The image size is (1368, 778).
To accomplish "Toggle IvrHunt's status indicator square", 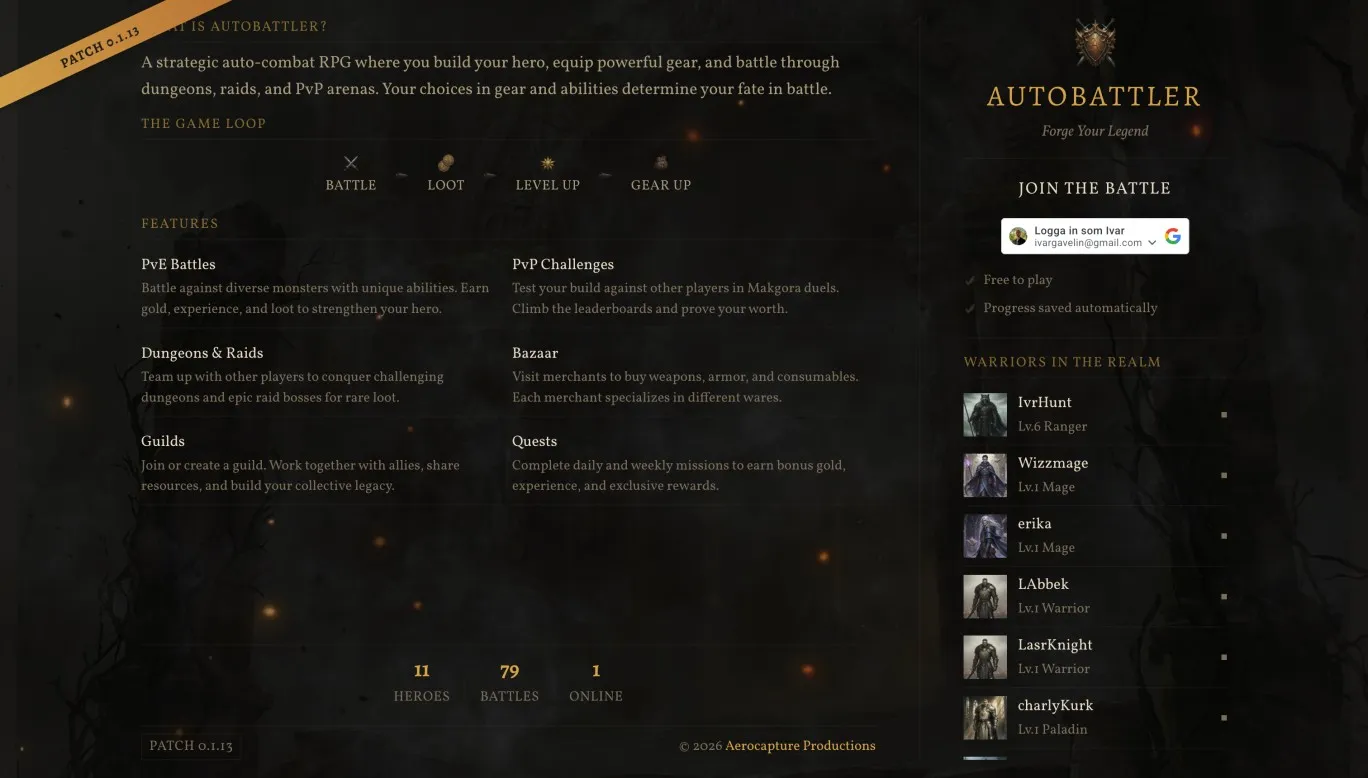I will pyautogui.click(x=1224, y=413).
